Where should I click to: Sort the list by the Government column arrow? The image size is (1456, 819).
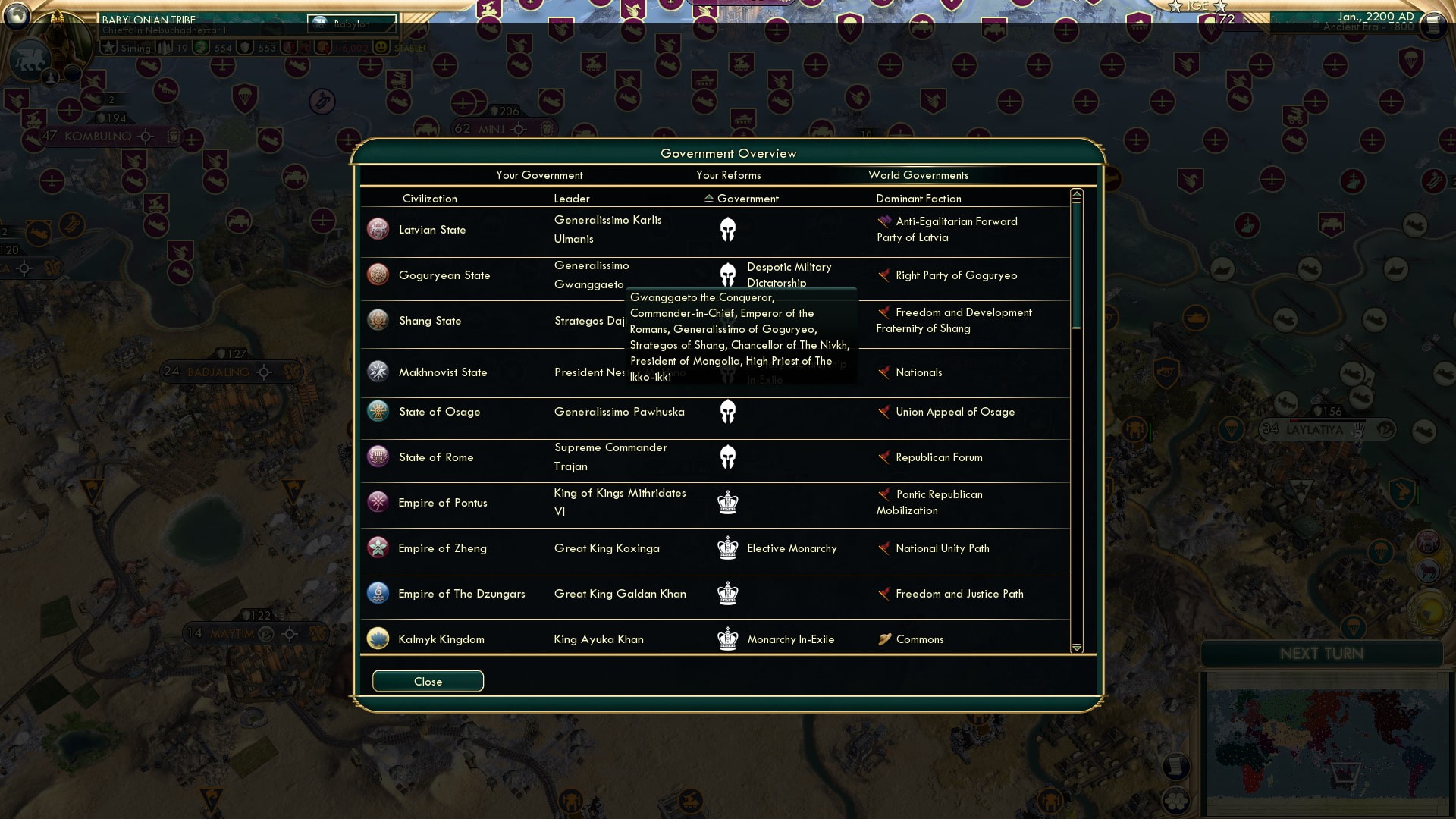tap(708, 199)
